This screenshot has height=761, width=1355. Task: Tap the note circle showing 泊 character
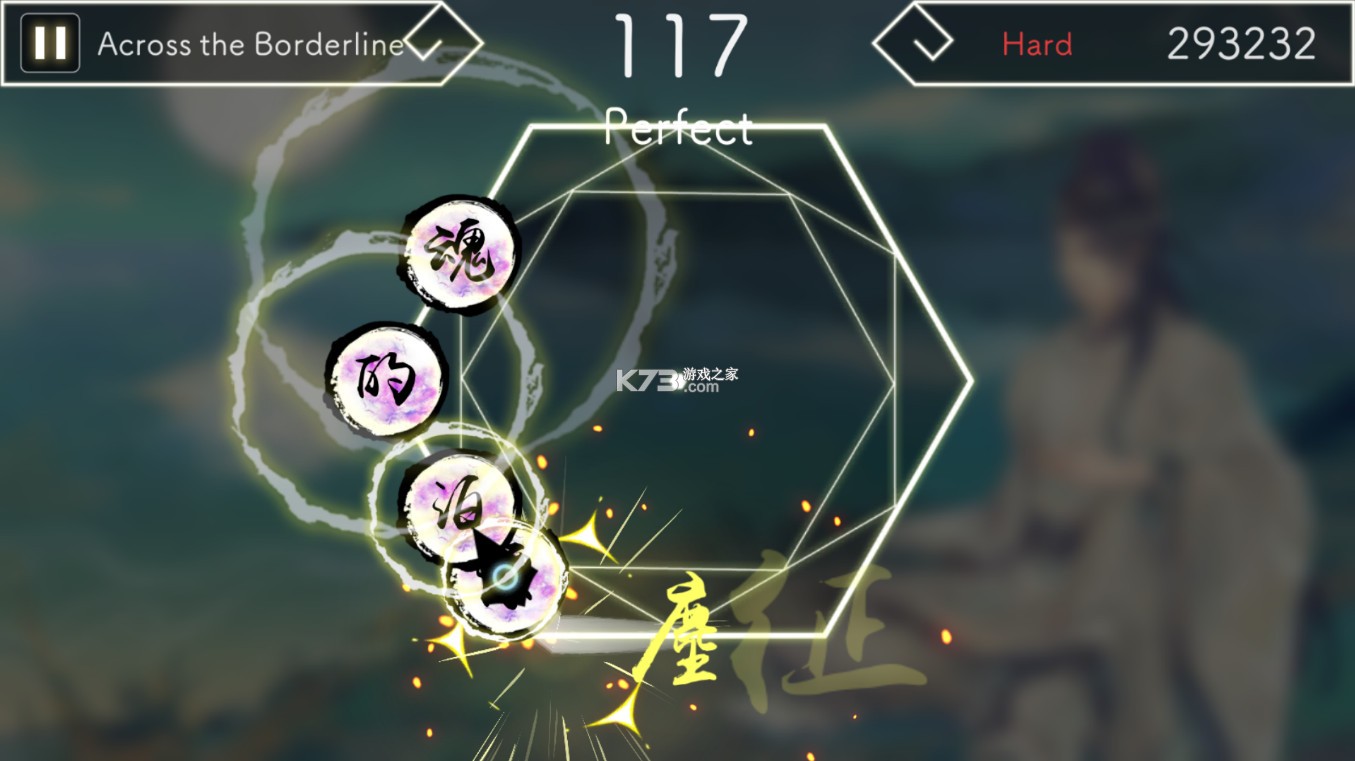coord(463,507)
